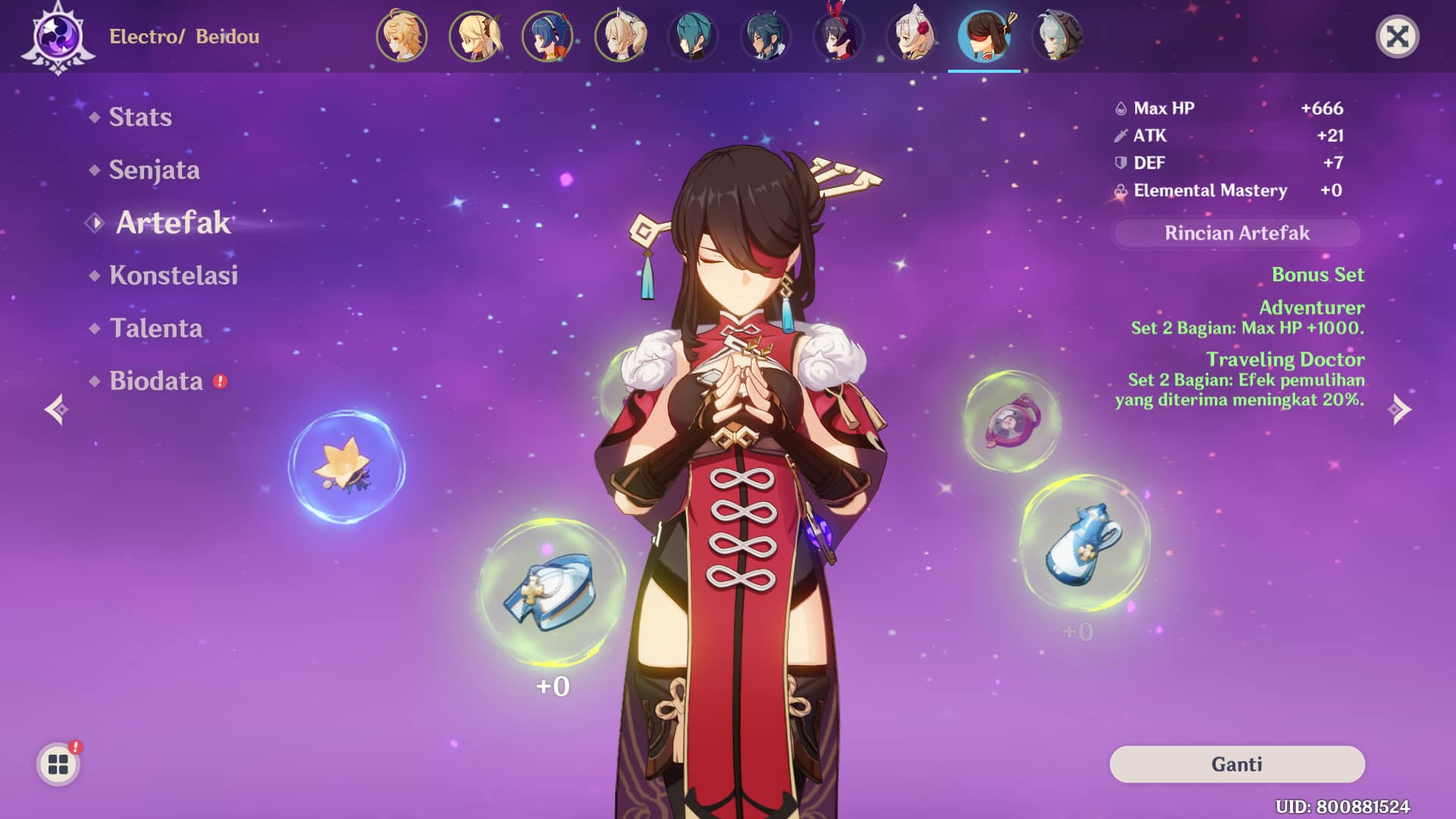Select the currently highlighted Beidou avatar
The image size is (1456, 819).
coord(984,36)
